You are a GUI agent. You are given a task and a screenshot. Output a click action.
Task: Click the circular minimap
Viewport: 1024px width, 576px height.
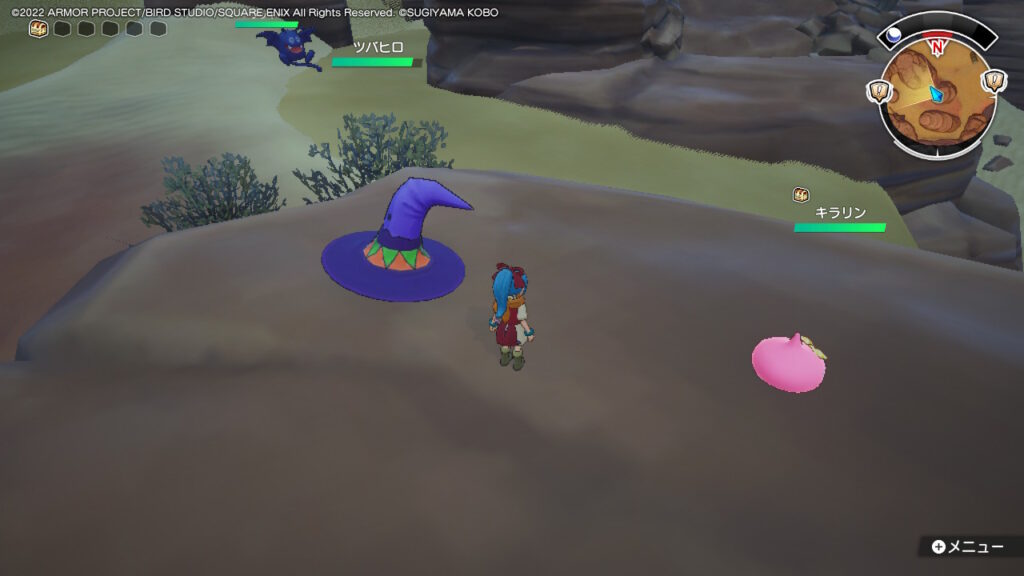pos(937,97)
